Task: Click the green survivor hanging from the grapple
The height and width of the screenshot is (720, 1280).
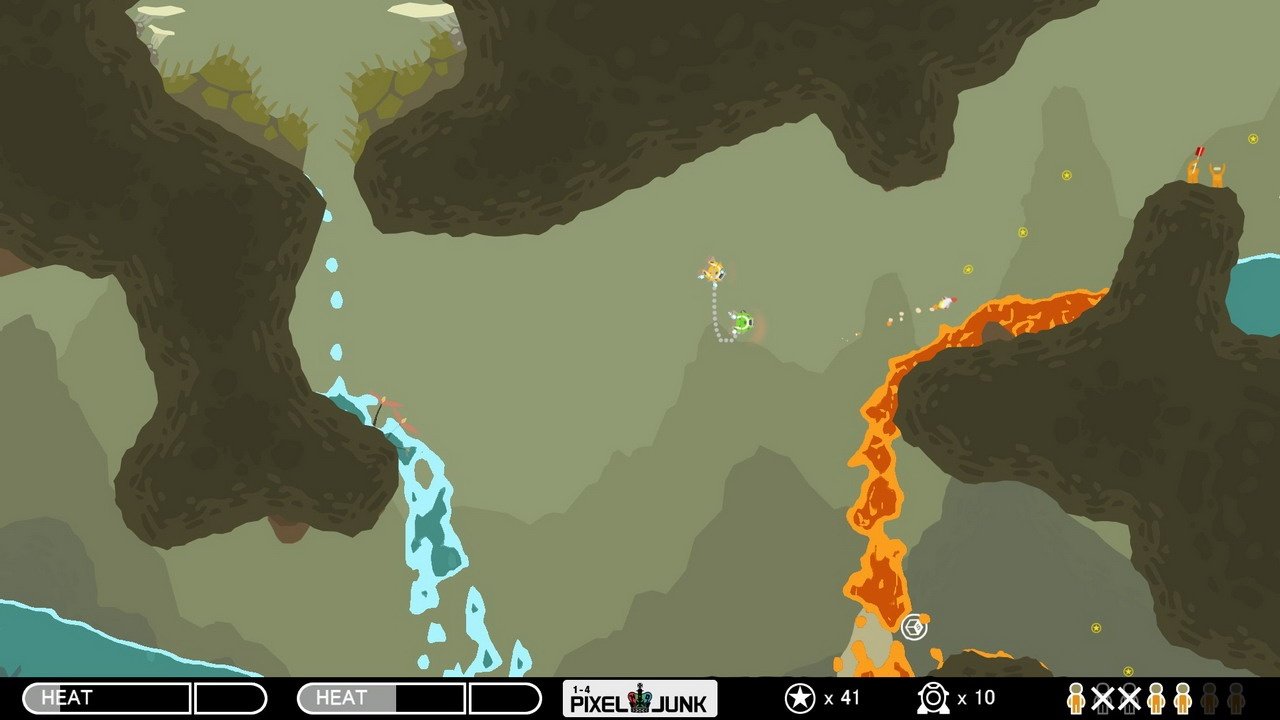Action: [x=742, y=323]
